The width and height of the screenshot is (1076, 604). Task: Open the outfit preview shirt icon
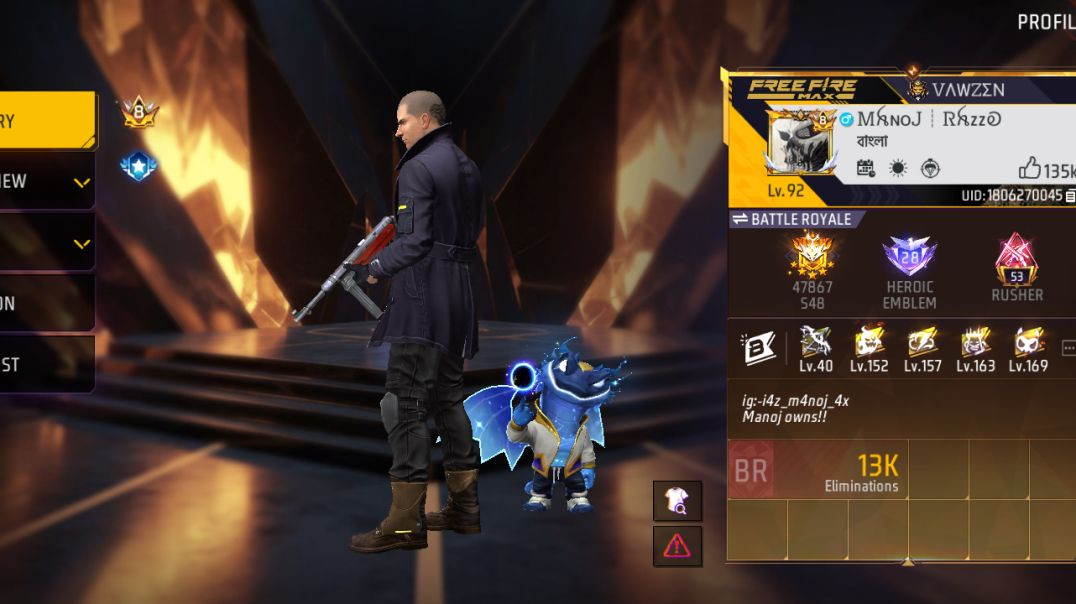[677, 501]
